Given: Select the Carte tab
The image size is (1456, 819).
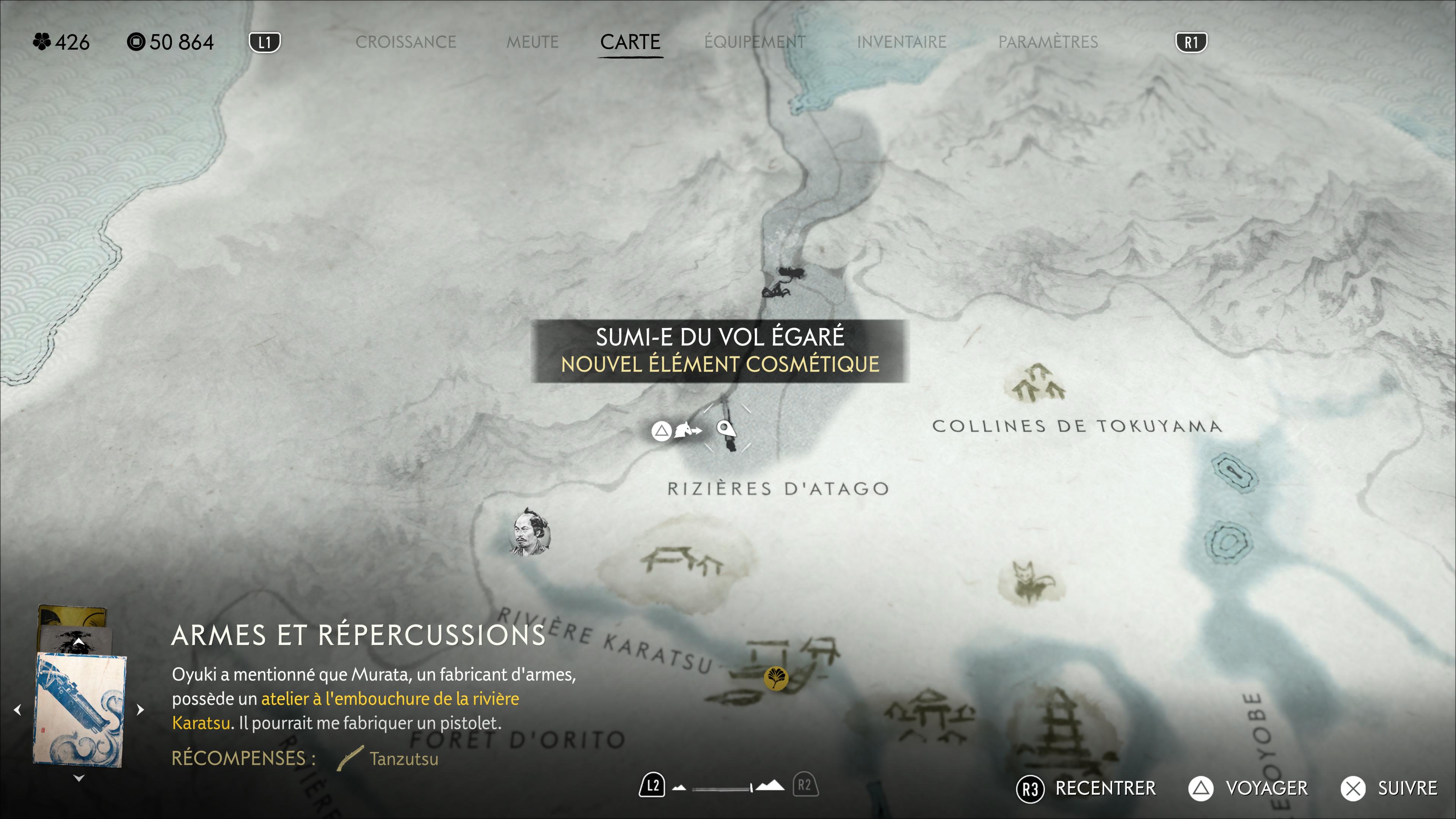Looking at the screenshot, I should pyautogui.click(x=630, y=42).
